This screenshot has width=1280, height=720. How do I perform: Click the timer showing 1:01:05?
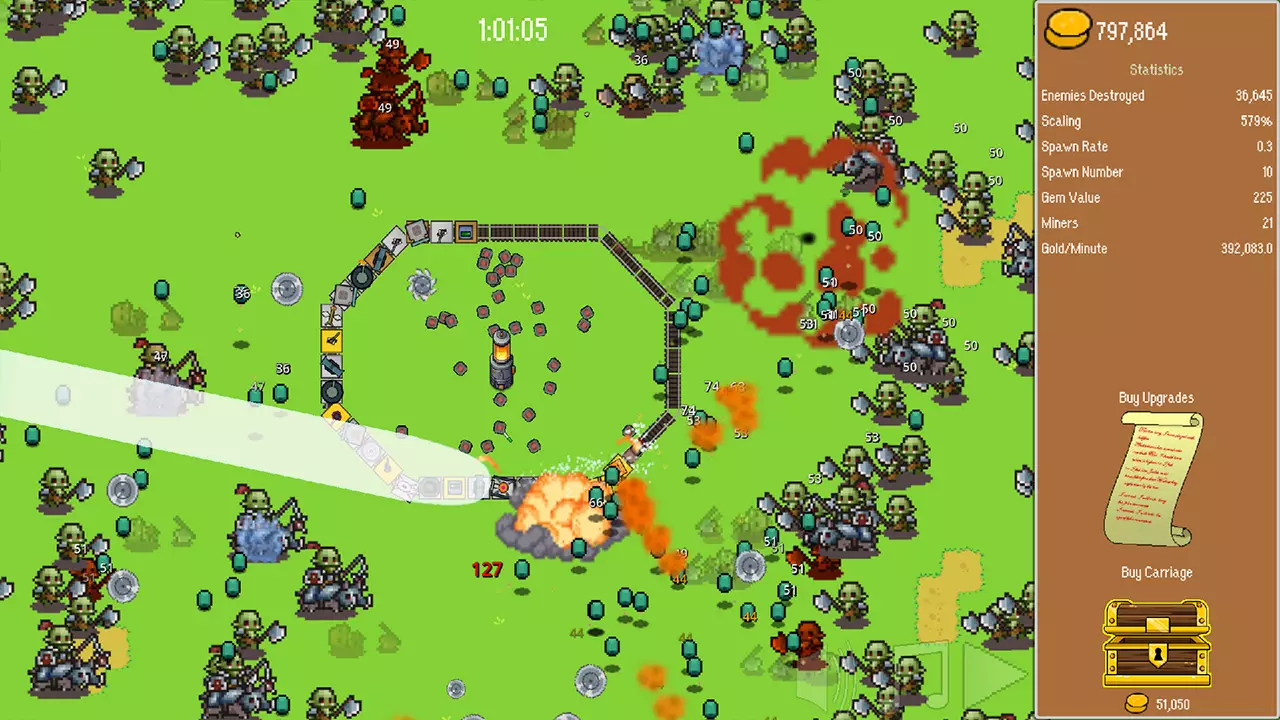pos(513,30)
